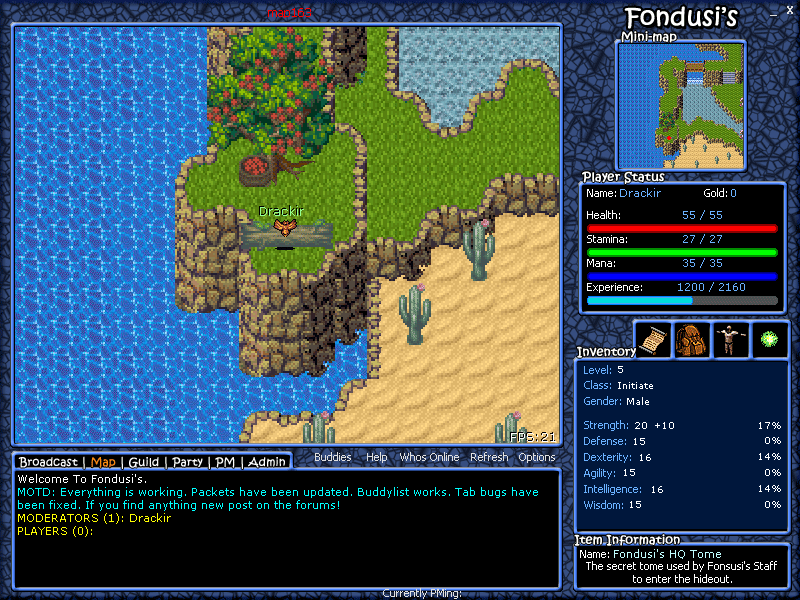
Task: Open the Guild chat tab
Action: click(x=143, y=462)
